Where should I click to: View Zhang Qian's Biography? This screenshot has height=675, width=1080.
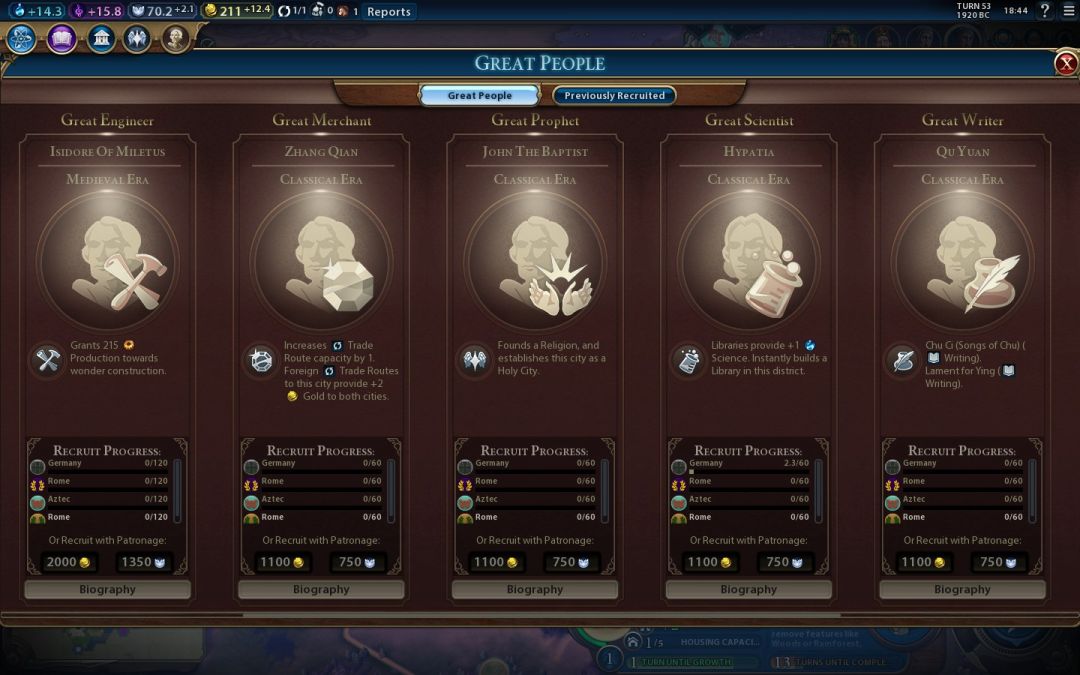click(321, 590)
